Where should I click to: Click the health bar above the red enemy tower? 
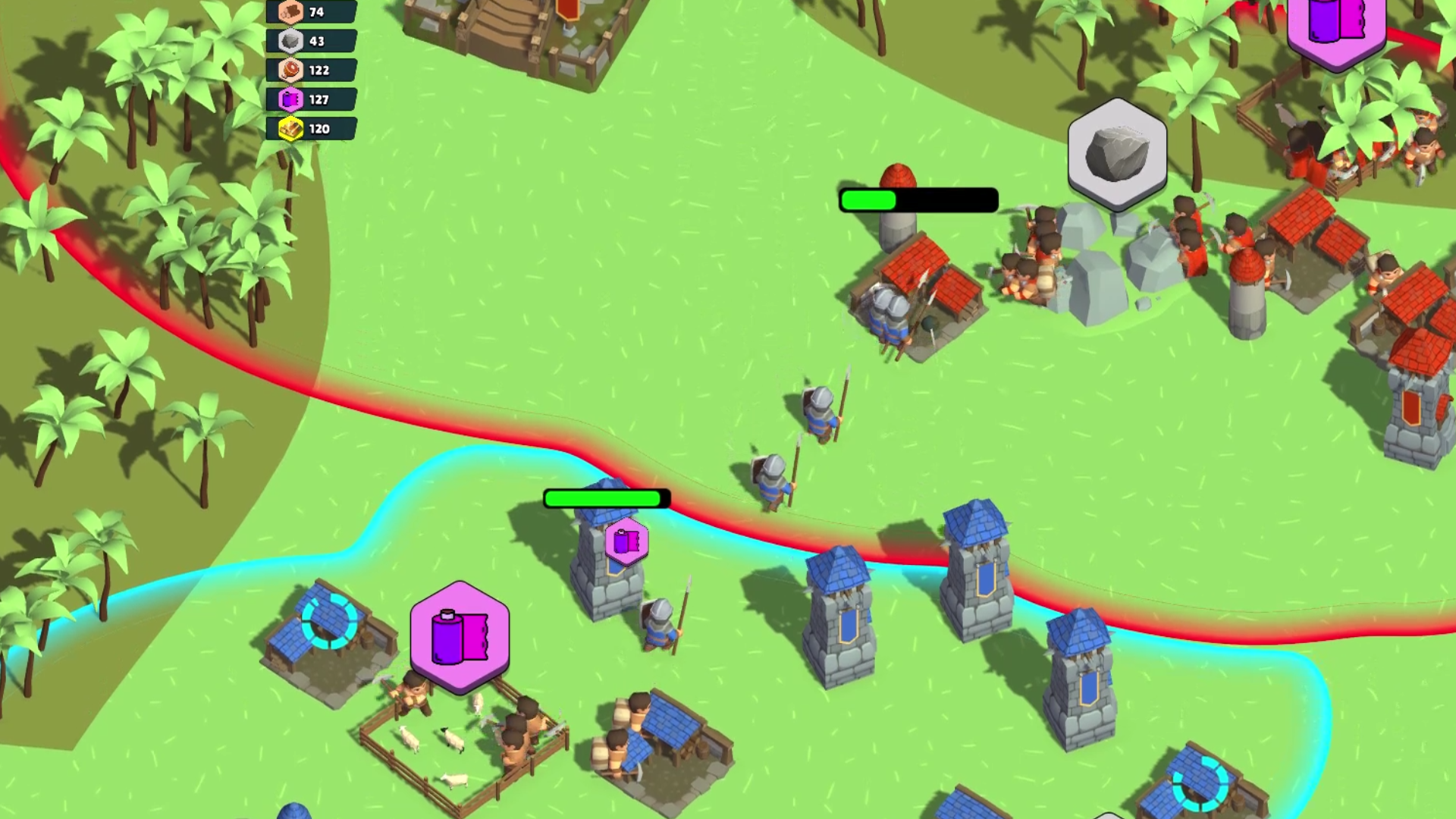pyautogui.click(x=918, y=199)
